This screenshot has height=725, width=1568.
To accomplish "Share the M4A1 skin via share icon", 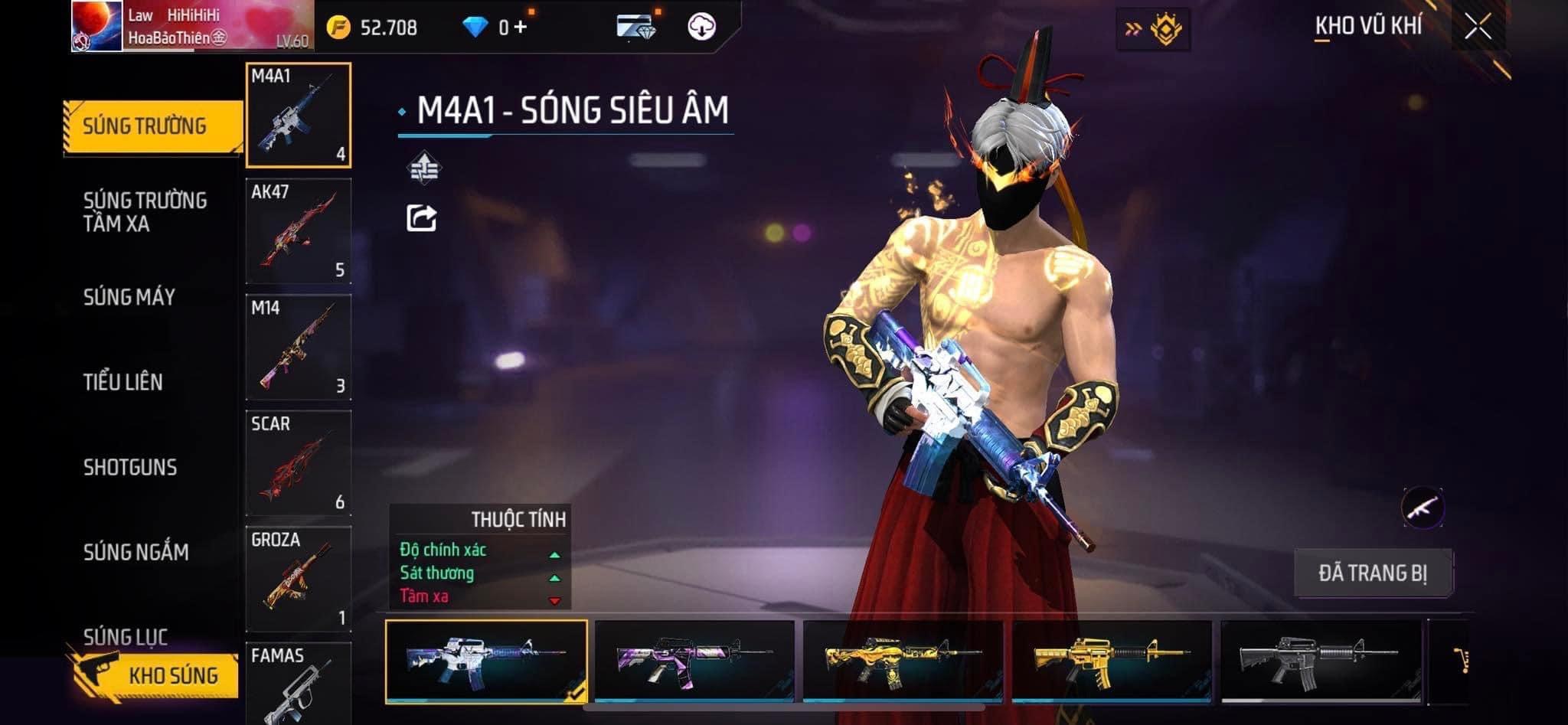I will click(x=421, y=218).
